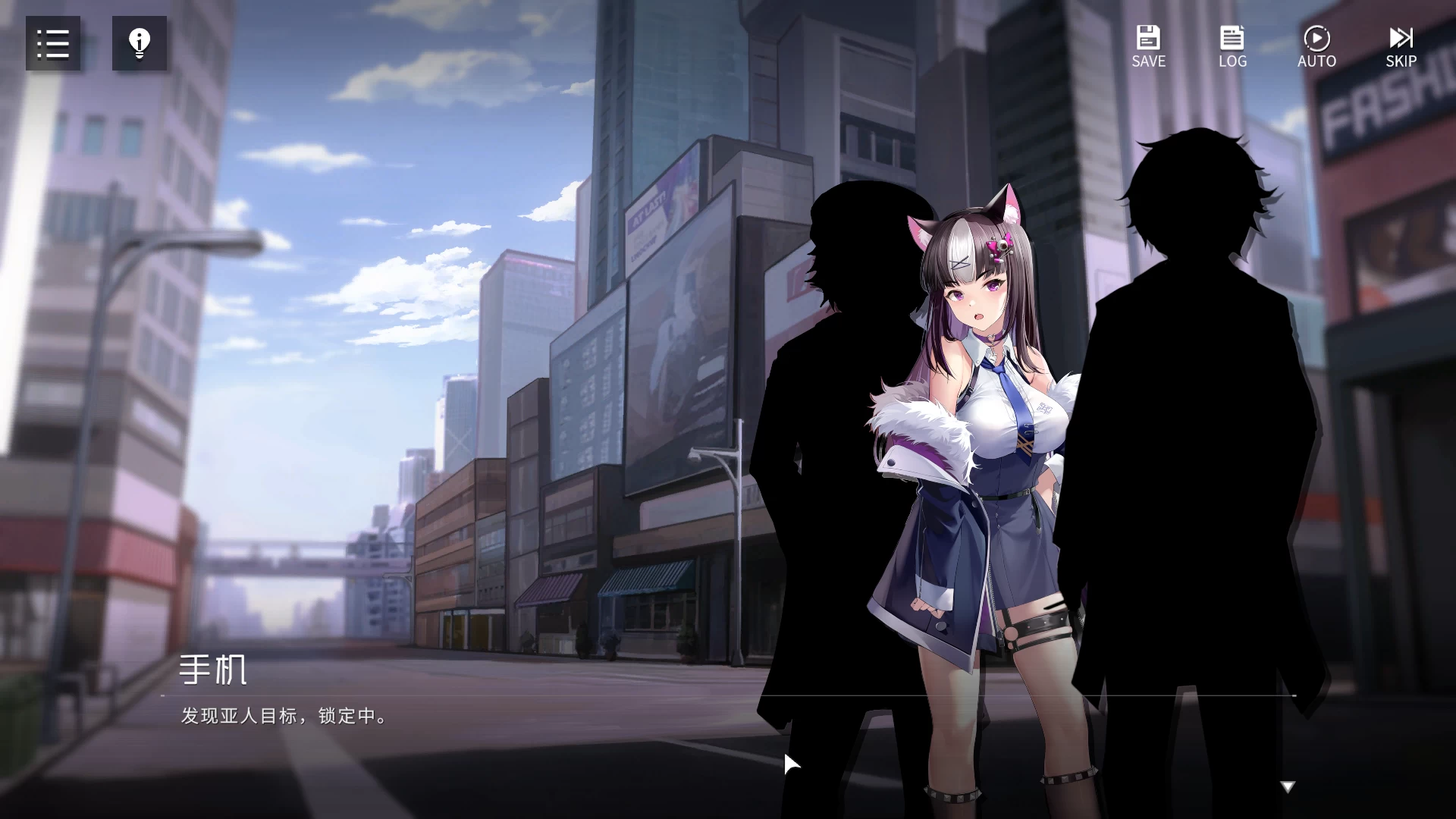Click the hamburger menu in top-left corner
Viewport: 1456px width, 819px height.
[x=52, y=43]
